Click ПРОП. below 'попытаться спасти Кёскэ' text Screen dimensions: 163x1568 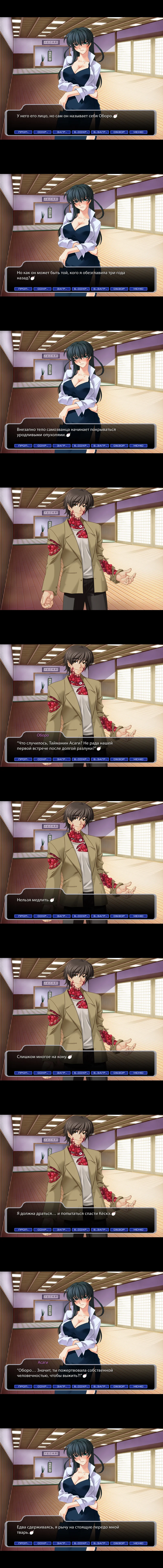click(x=23, y=1230)
